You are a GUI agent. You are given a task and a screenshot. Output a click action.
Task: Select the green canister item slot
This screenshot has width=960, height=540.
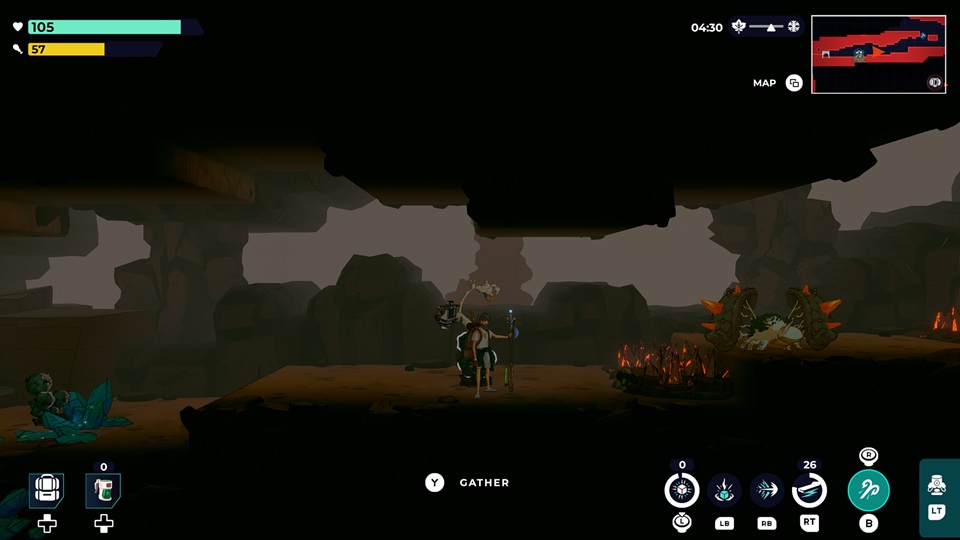point(103,490)
